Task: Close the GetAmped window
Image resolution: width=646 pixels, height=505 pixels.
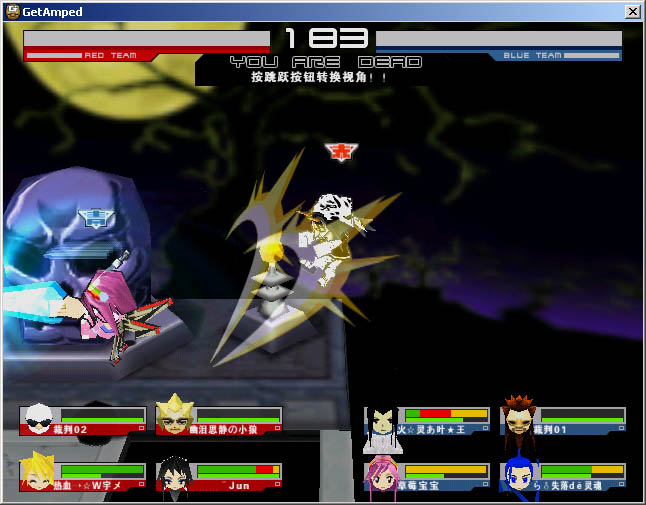Action: click(632, 11)
